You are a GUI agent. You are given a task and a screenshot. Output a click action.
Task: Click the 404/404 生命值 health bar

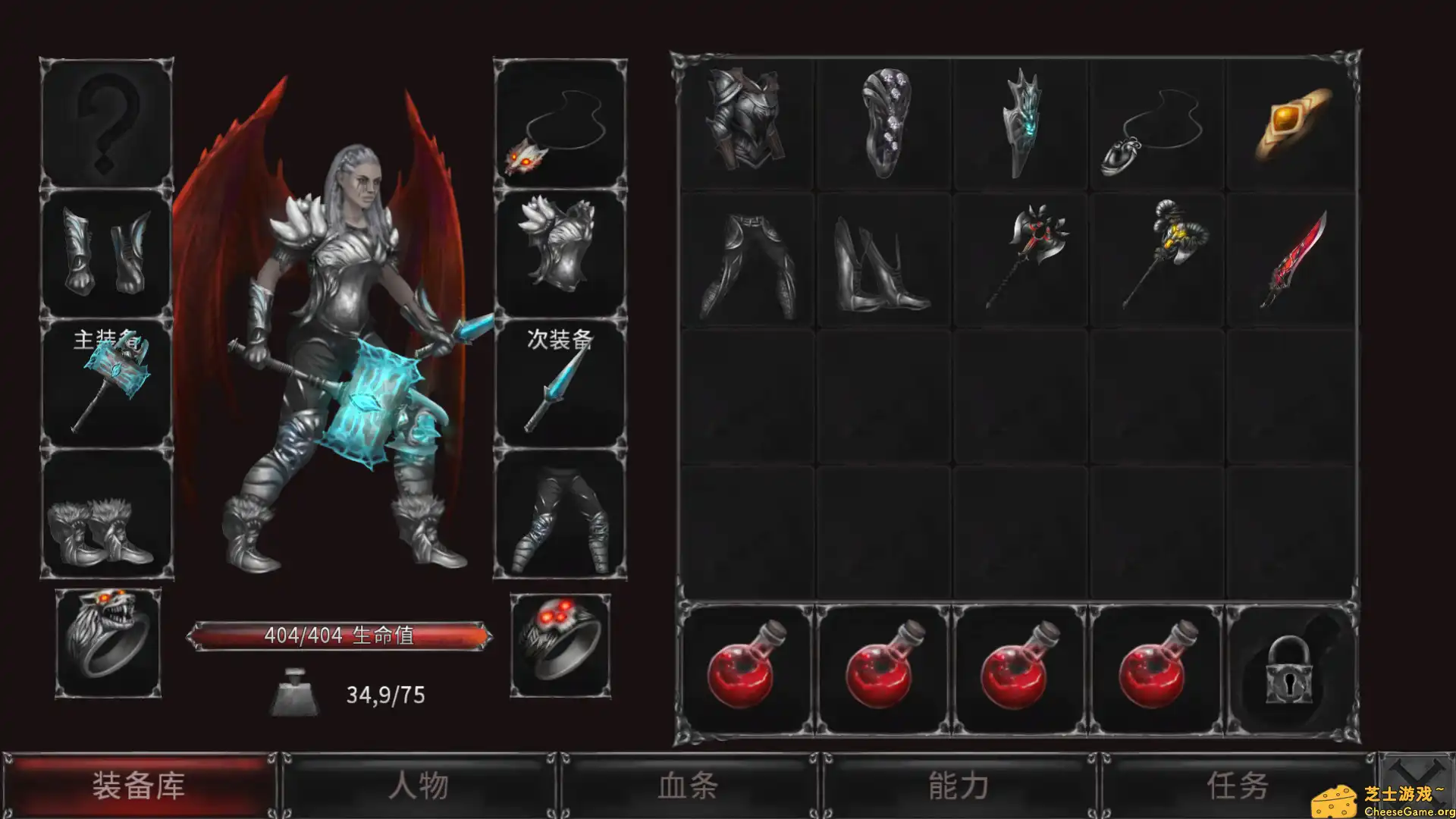[343, 635]
